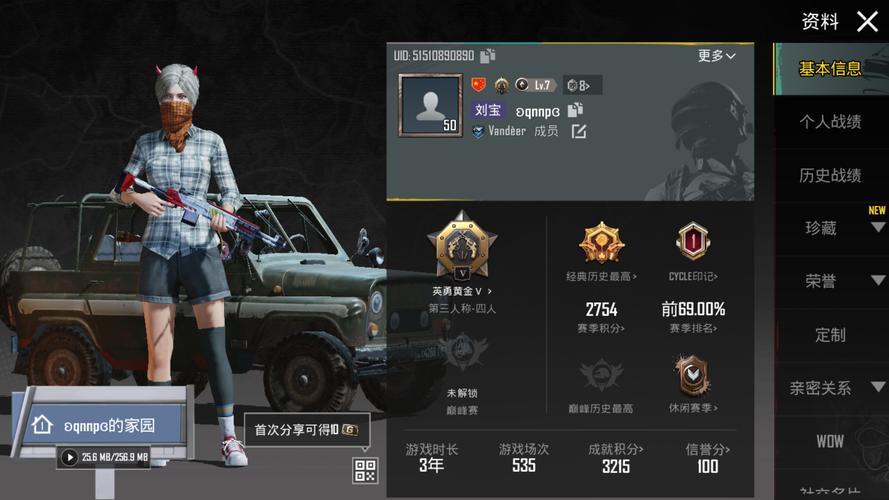Screen dimensions: 889x500
Task: Open the 更多 dropdown
Action: click(x=716, y=56)
